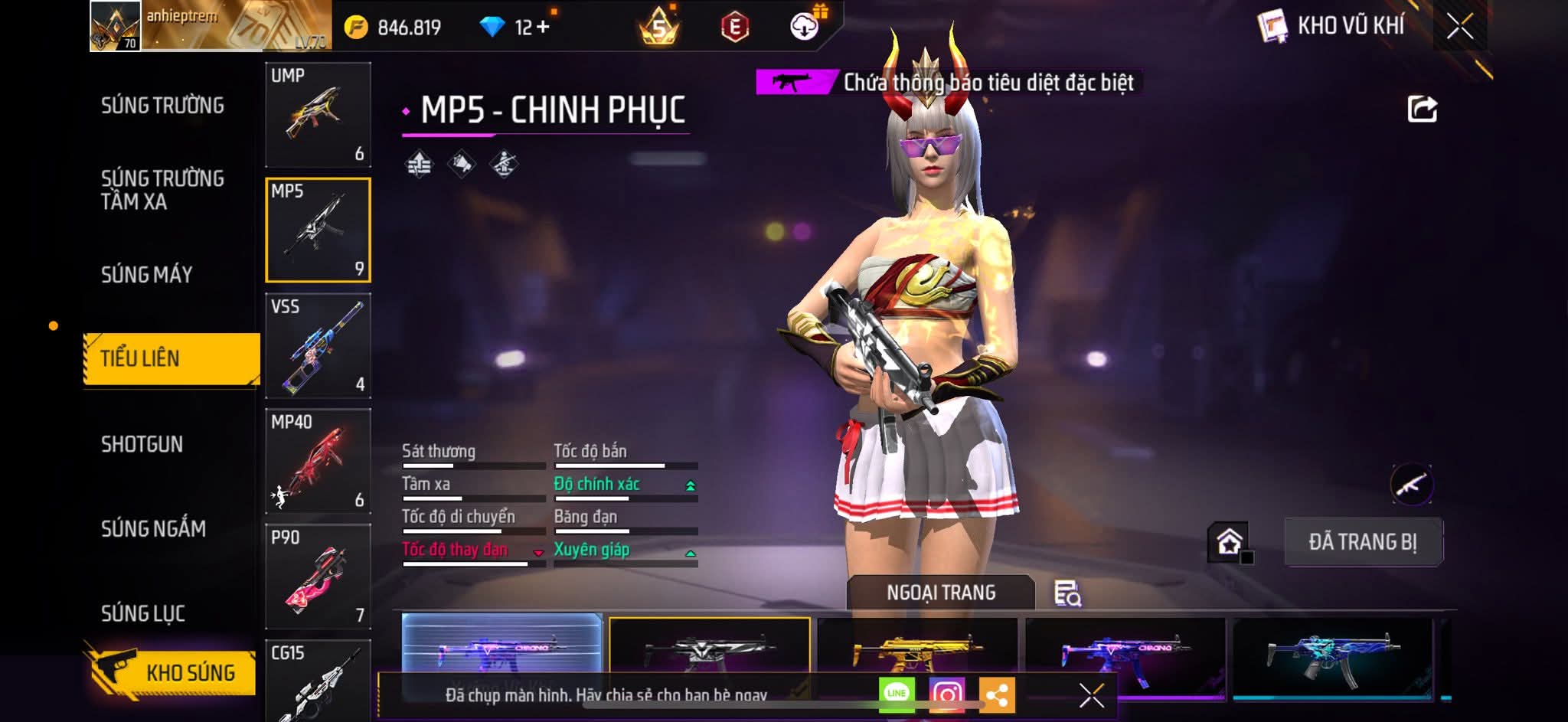Select the SHOTGUN category

142,444
